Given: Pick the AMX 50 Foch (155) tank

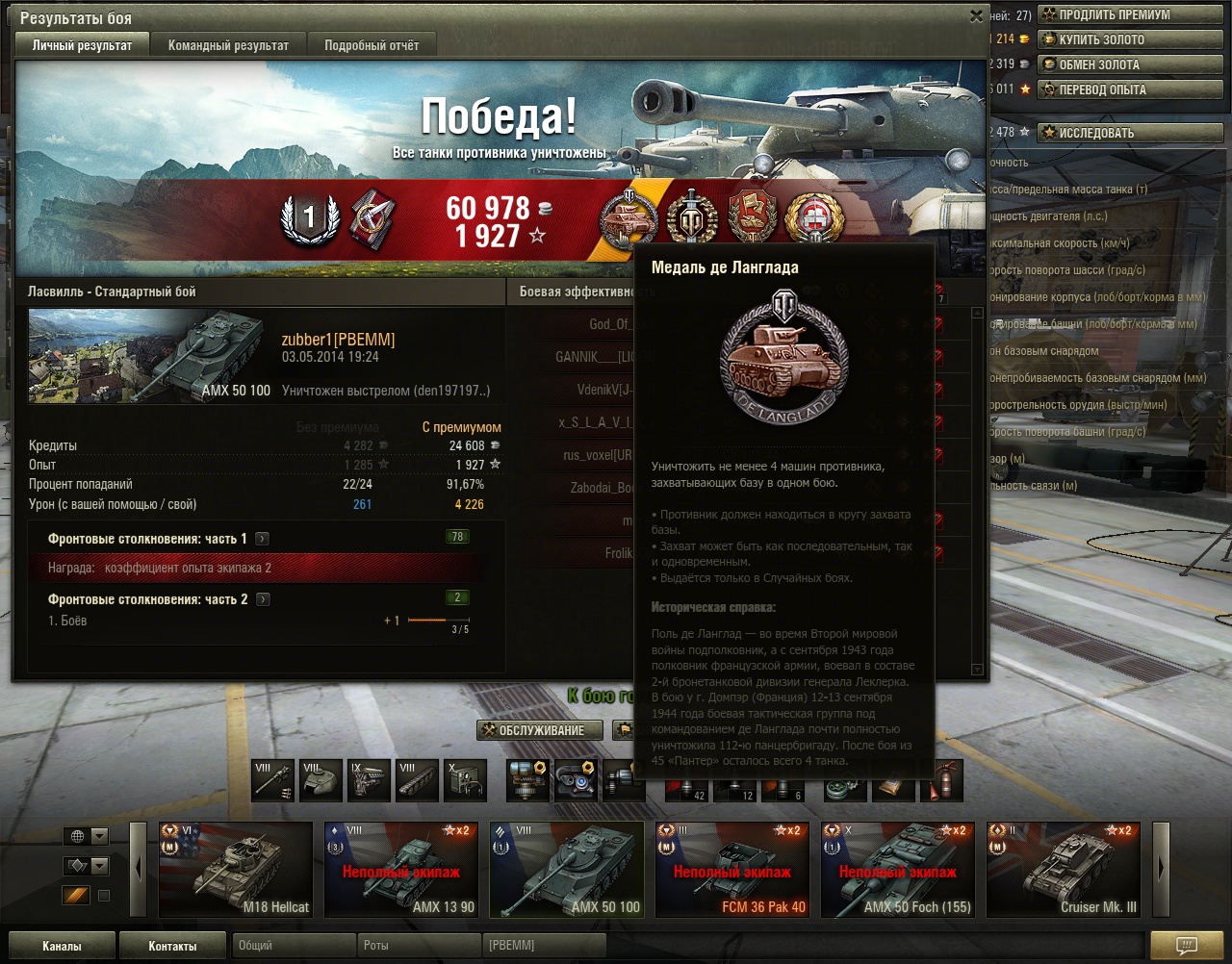Looking at the screenshot, I should [x=898, y=869].
